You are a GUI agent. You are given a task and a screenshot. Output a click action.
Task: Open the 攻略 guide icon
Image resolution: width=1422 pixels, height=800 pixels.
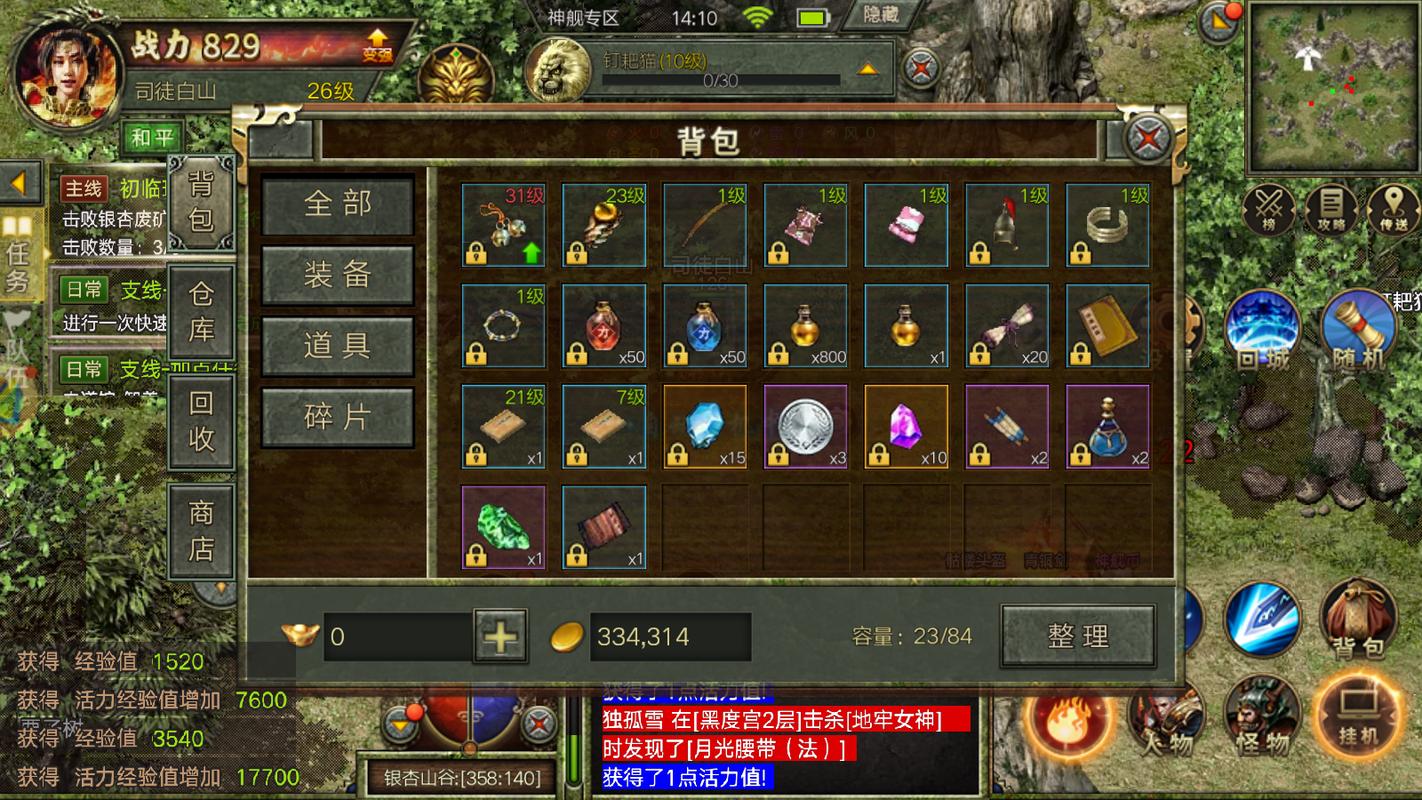pyautogui.click(x=1330, y=211)
